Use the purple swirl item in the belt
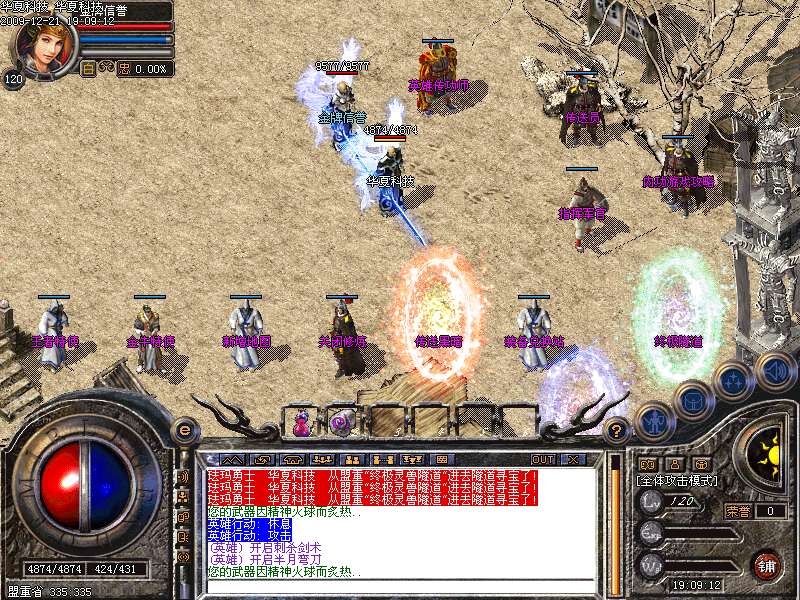 point(339,423)
